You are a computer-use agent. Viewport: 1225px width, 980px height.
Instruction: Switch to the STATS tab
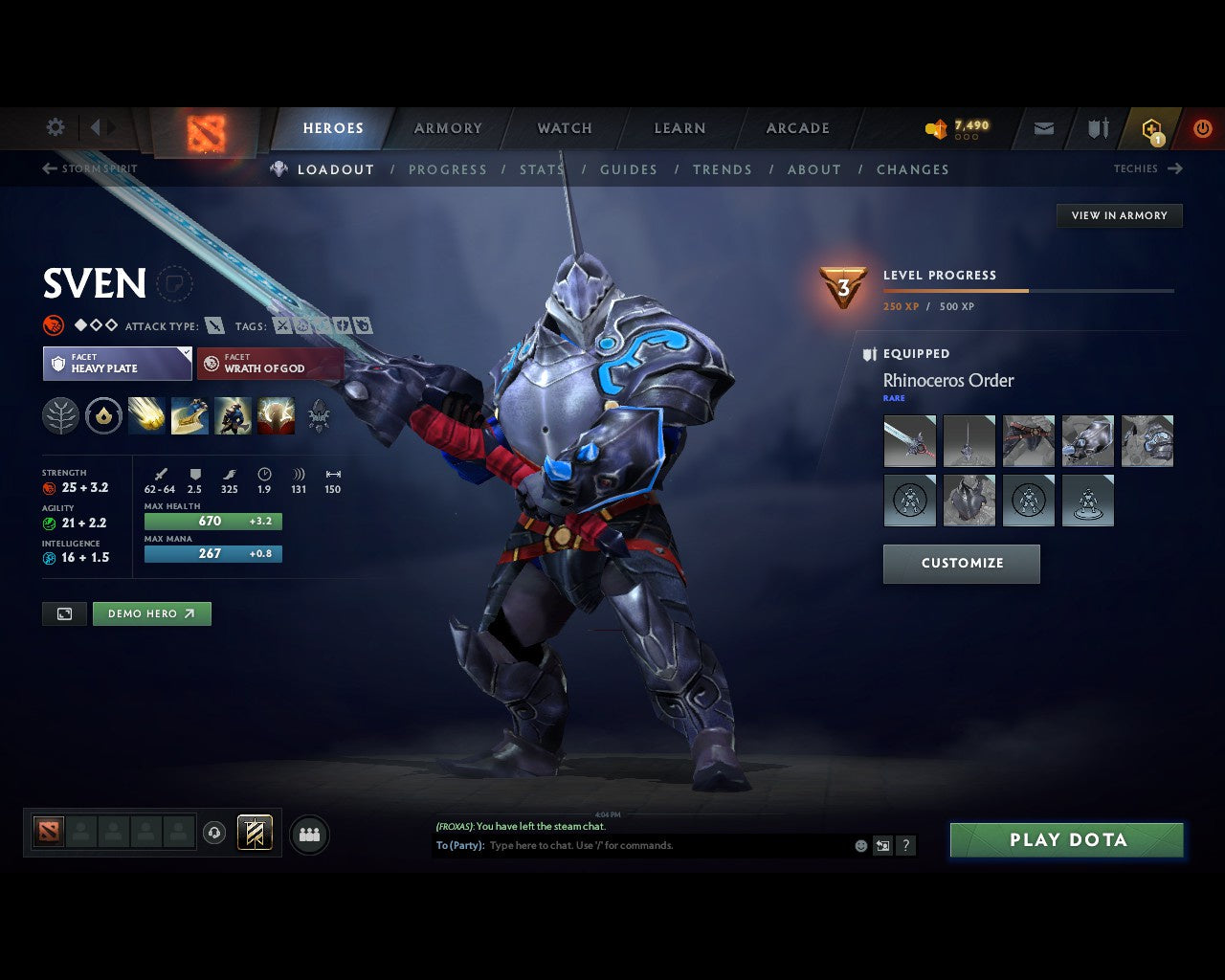541,169
